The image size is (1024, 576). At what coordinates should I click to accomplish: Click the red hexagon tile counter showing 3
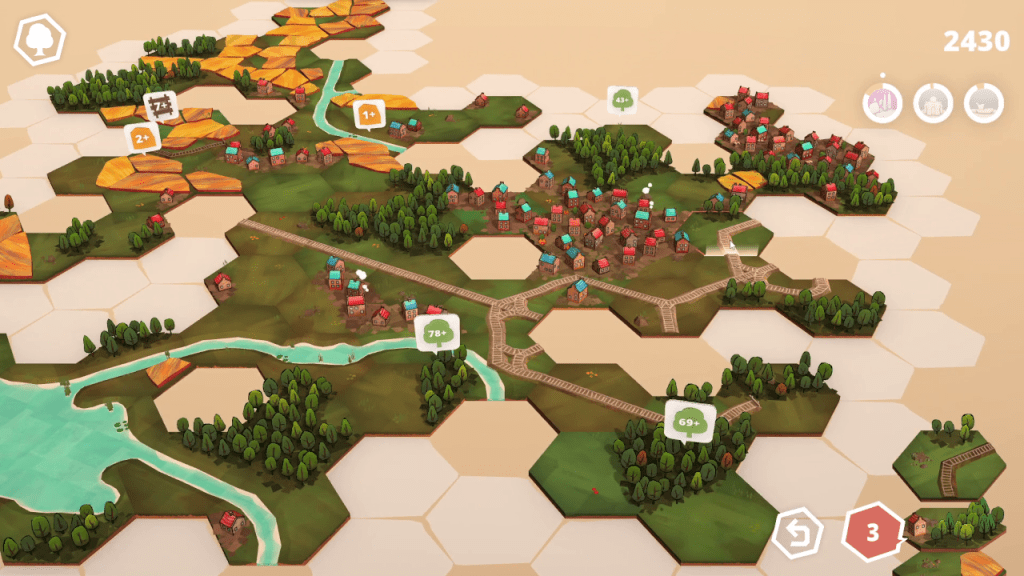pos(872,533)
